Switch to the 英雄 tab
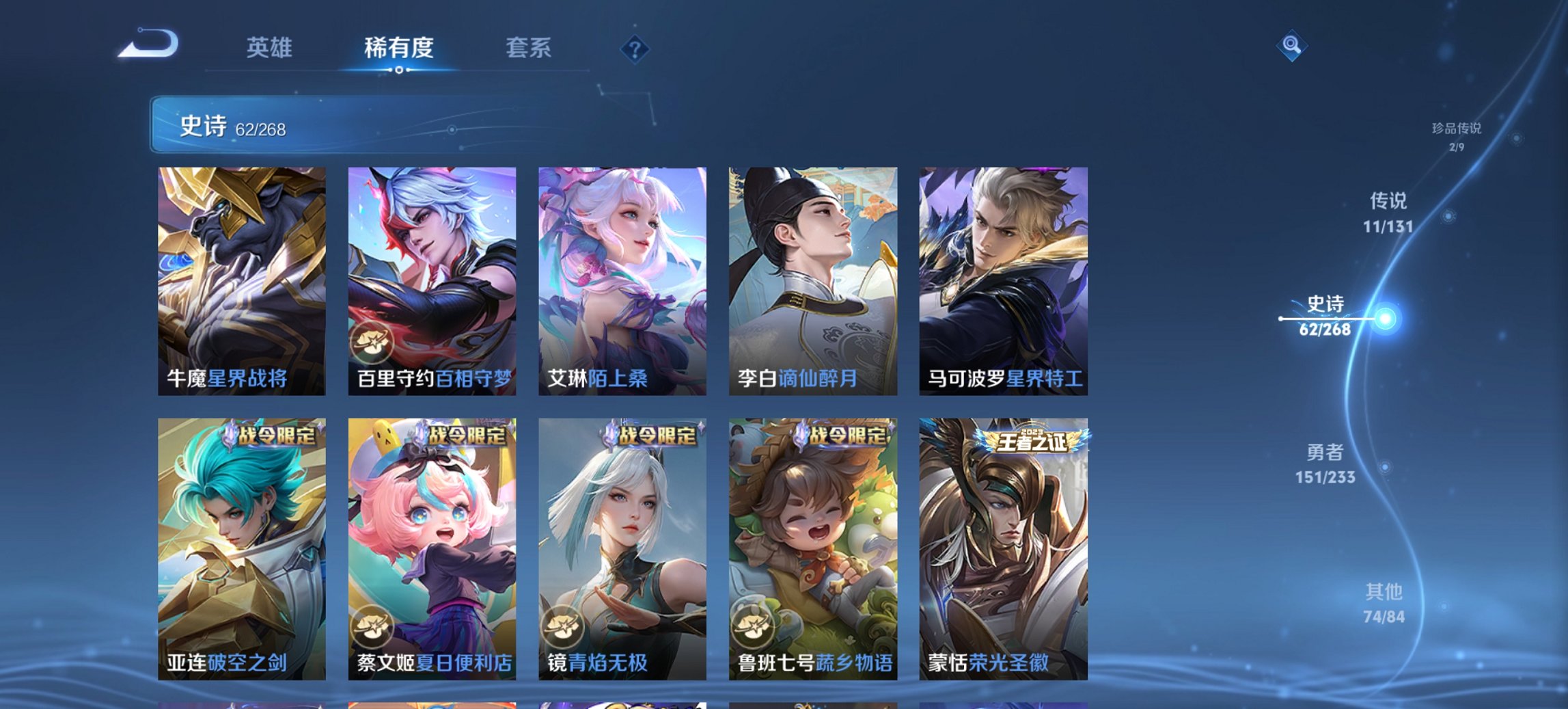 (x=271, y=48)
